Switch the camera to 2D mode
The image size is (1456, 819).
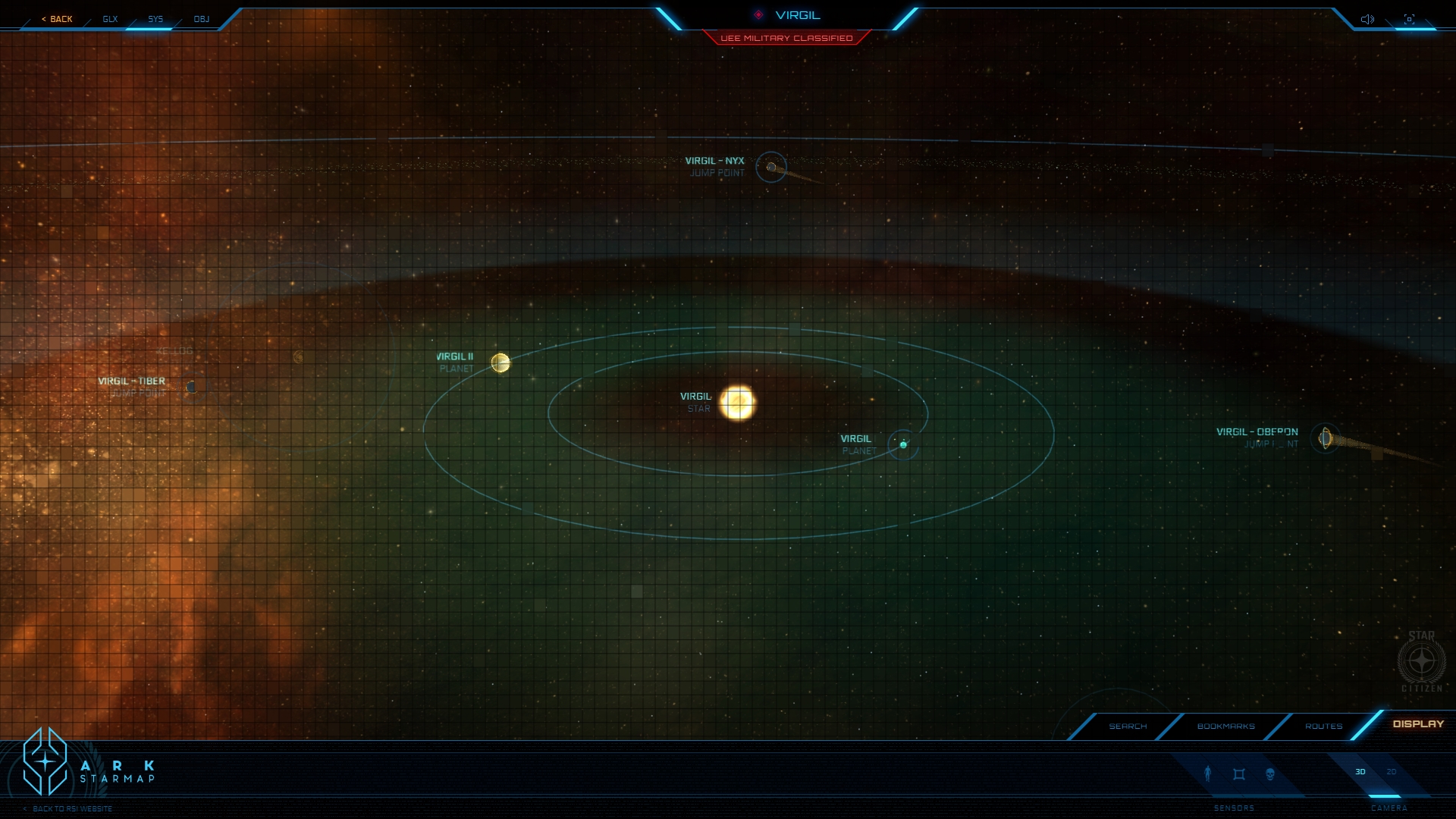click(1392, 772)
